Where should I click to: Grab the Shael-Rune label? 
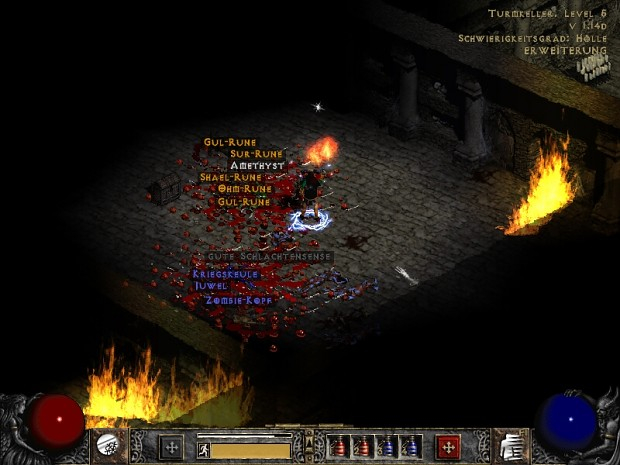point(230,177)
